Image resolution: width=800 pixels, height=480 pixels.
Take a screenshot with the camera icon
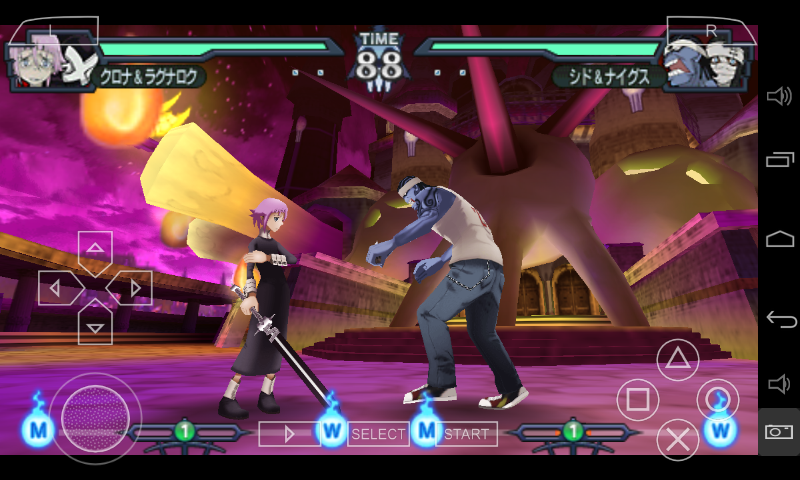coord(780,432)
